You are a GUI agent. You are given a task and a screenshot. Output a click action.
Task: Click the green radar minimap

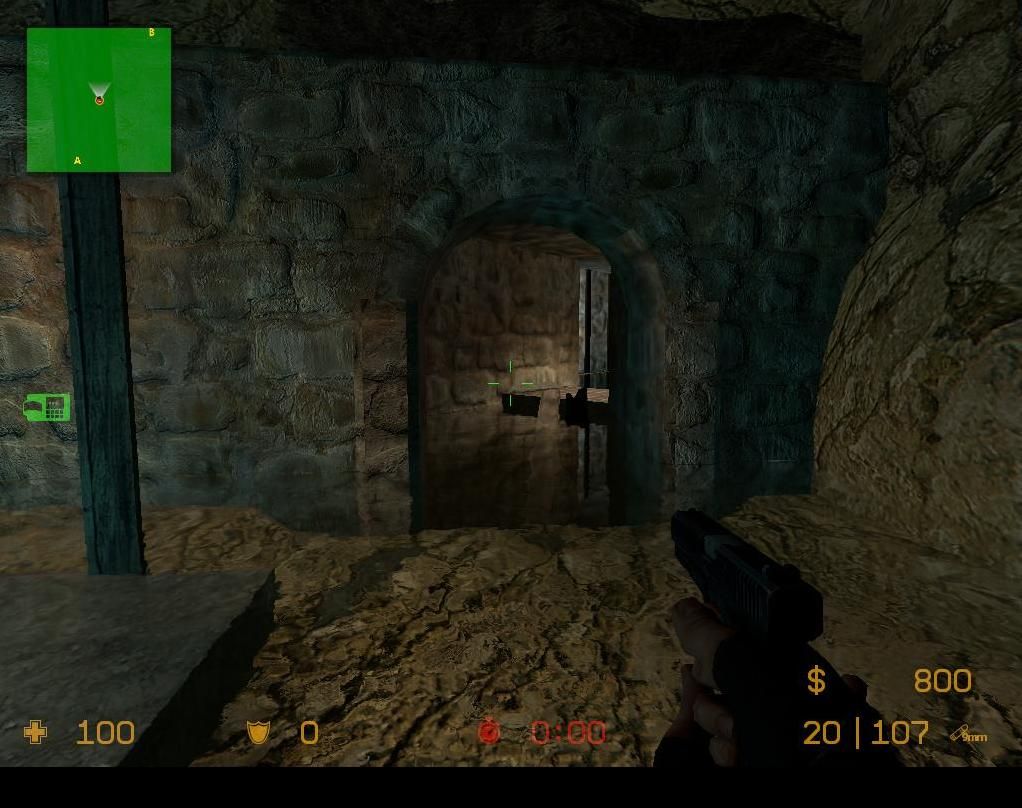click(x=99, y=100)
